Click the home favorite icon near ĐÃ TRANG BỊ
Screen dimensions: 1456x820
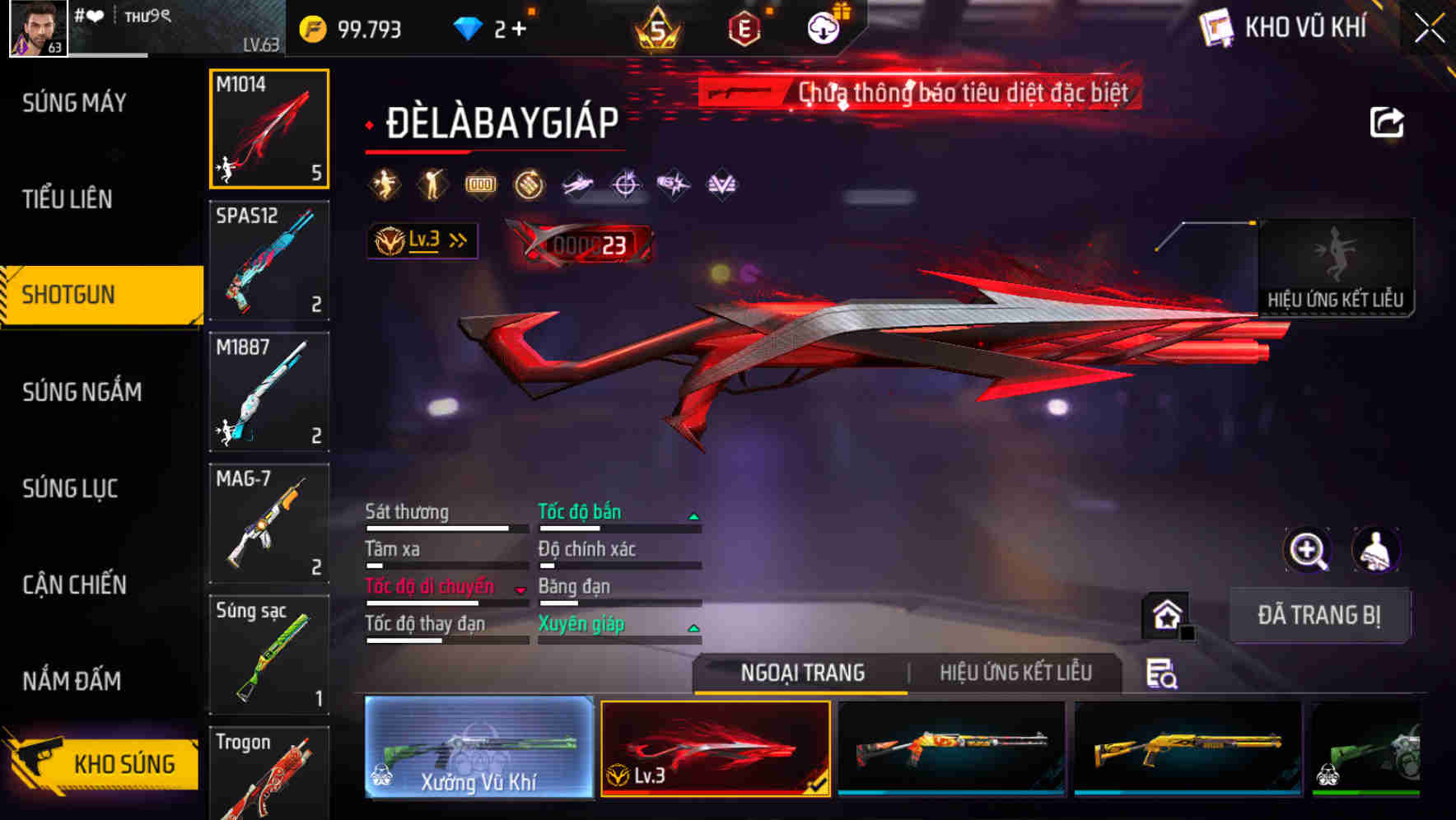(x=1166, y=614)
